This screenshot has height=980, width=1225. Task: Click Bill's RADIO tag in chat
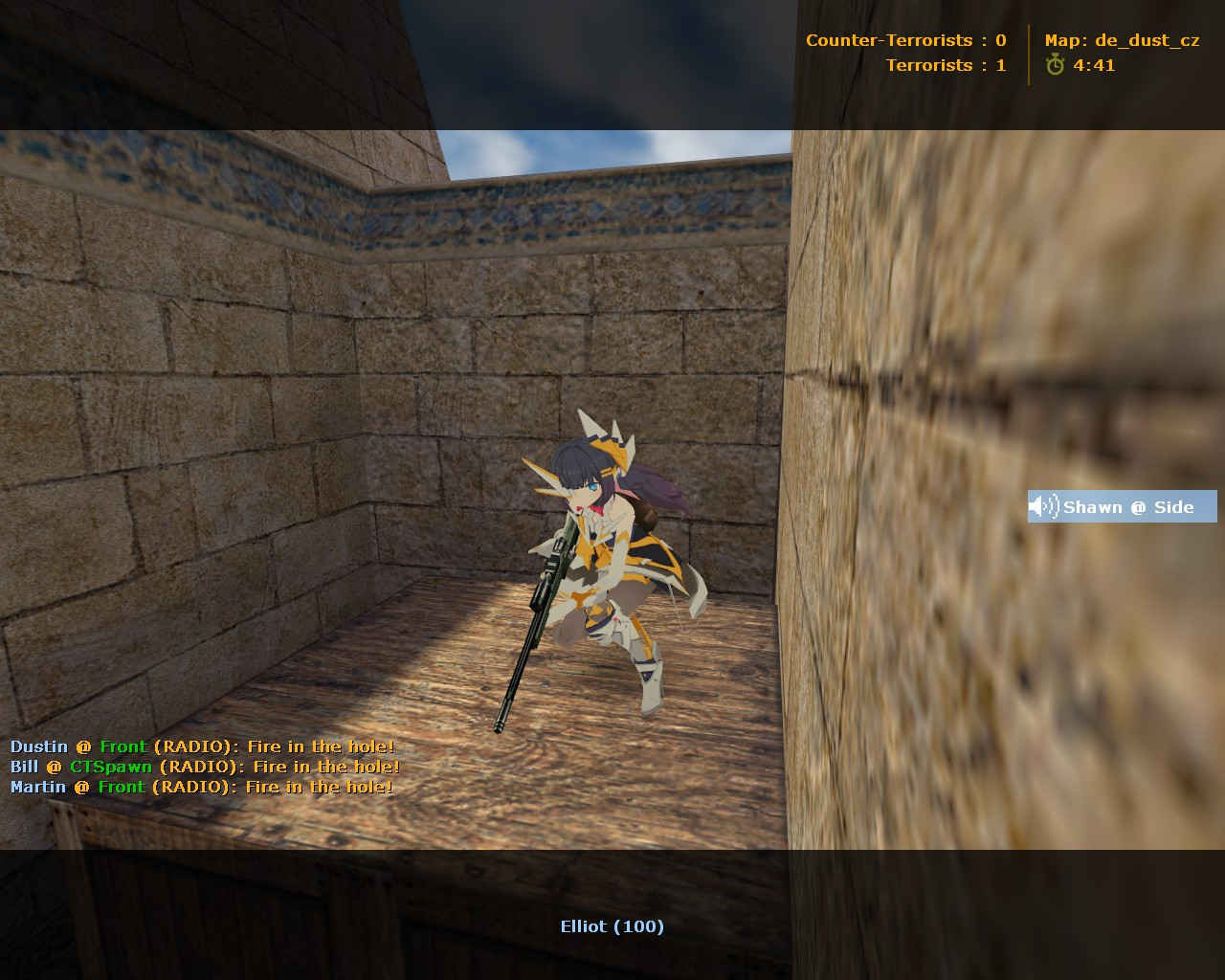198,767
